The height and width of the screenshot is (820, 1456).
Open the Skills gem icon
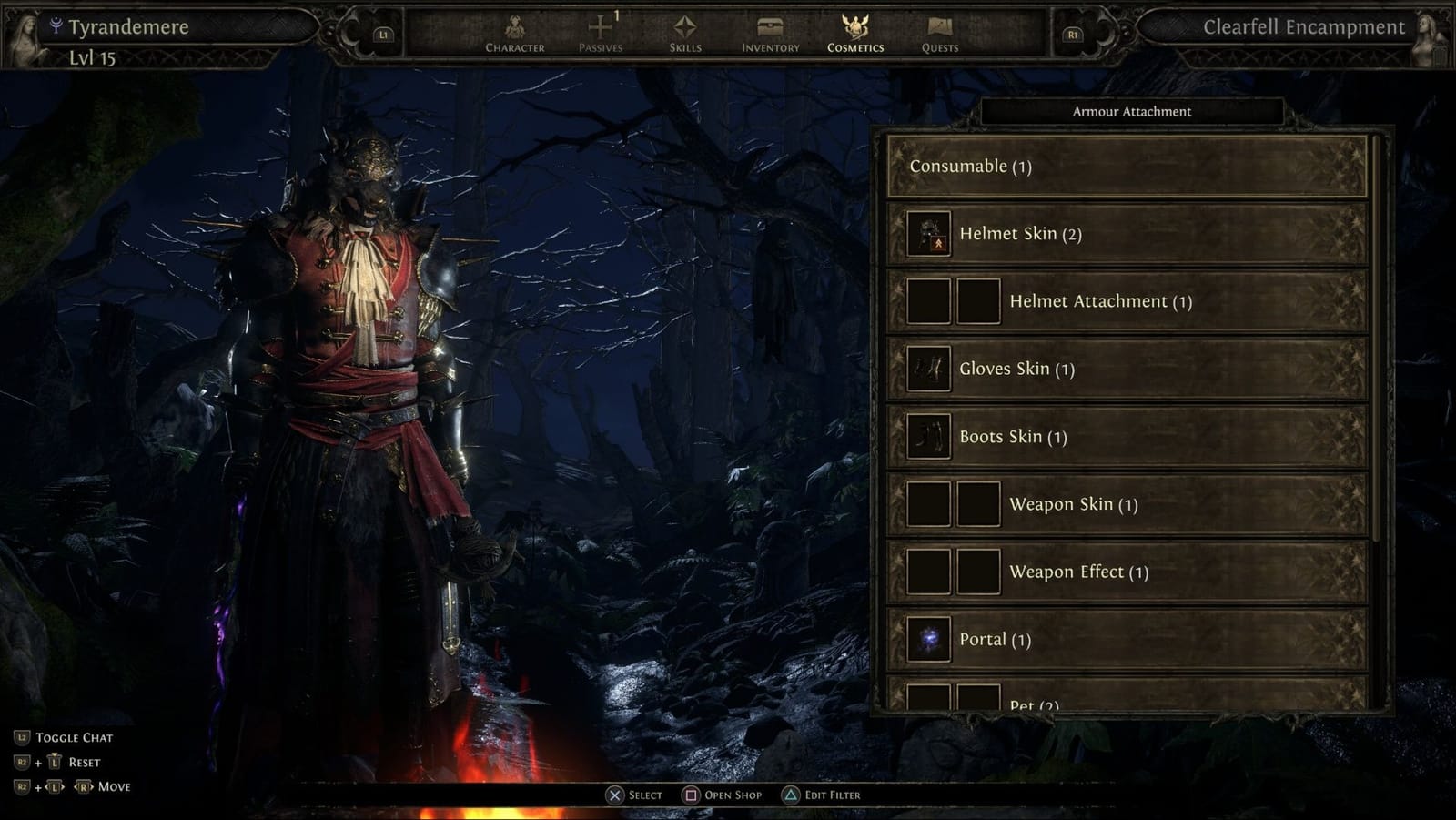click(684, 27)
